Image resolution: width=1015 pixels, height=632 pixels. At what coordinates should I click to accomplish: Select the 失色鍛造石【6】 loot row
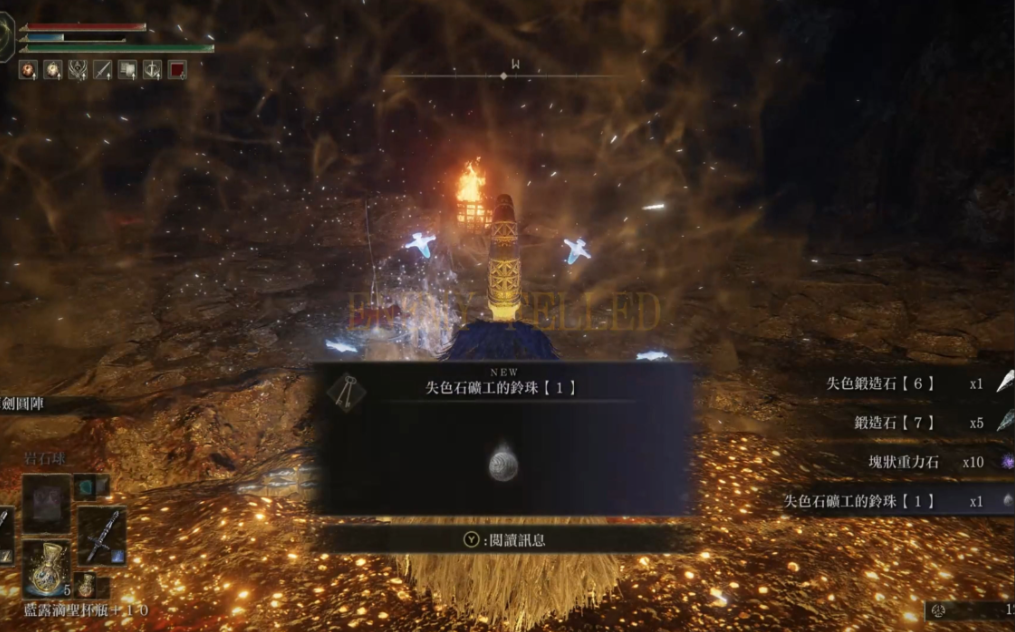tap(880, 383)
